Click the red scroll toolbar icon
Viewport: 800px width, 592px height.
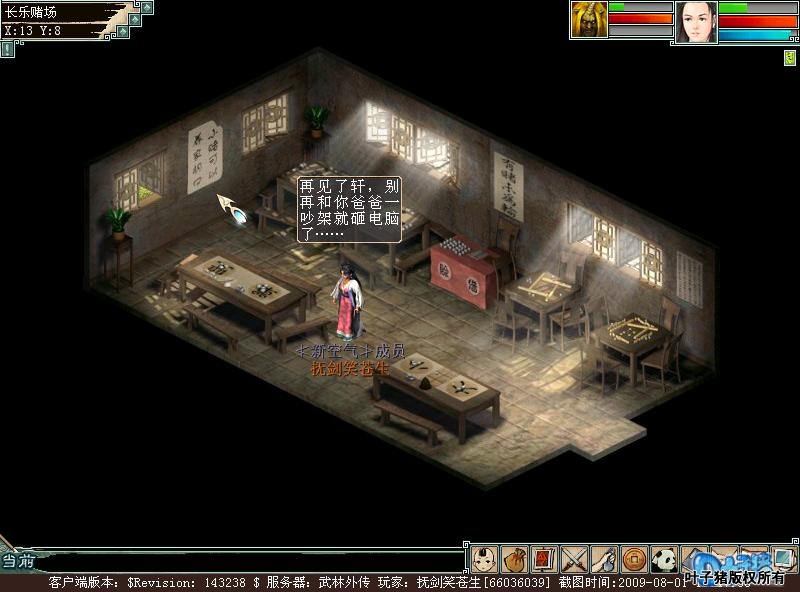click(x=543, y=558)
